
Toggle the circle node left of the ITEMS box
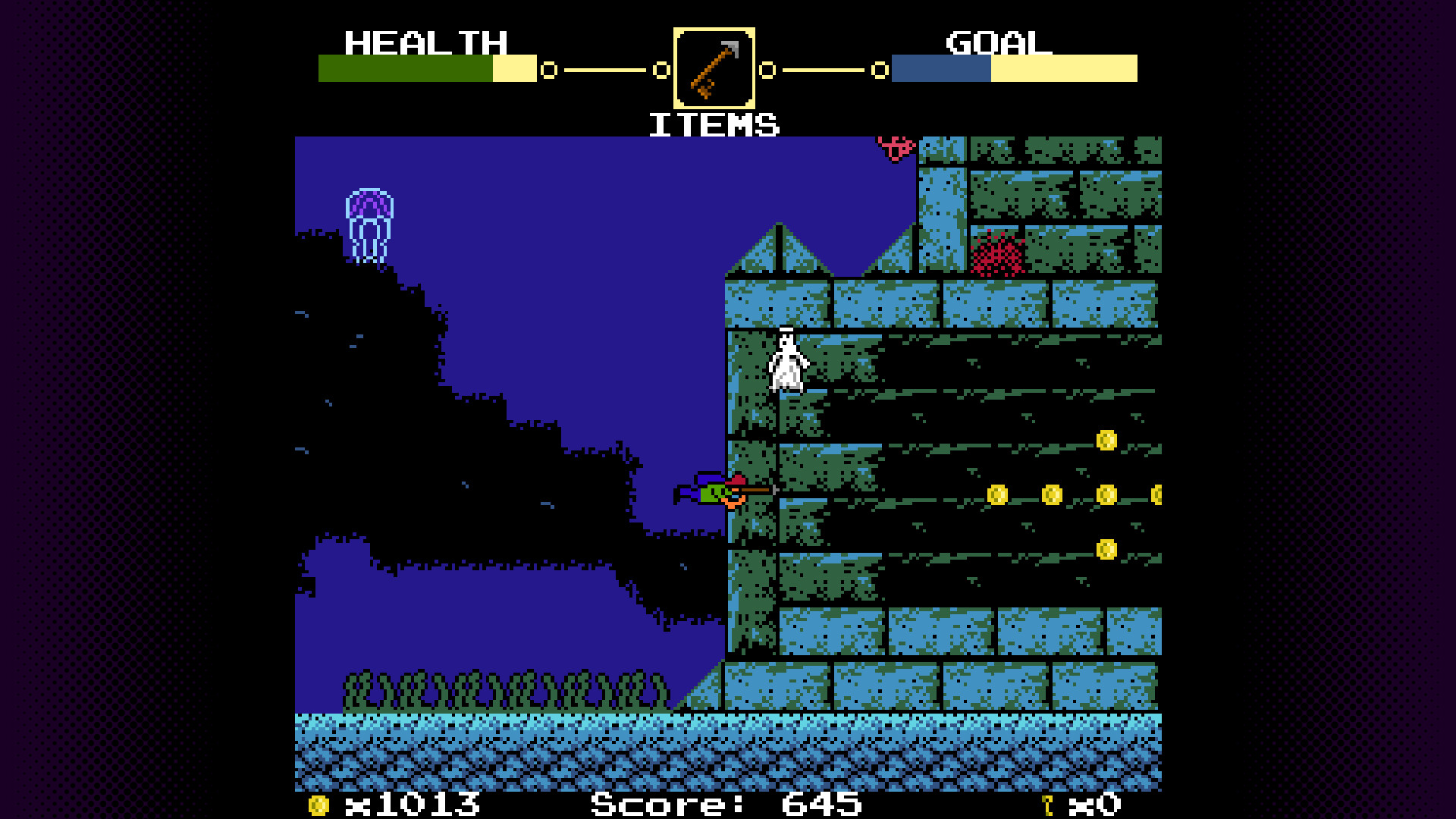click(x=661, y=70)
